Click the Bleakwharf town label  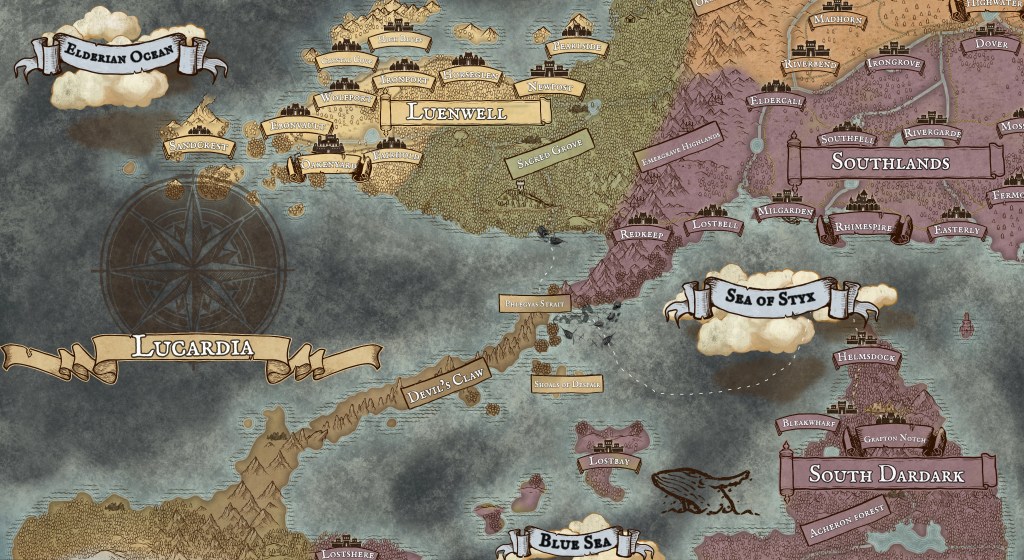click(x=811, y=424)
